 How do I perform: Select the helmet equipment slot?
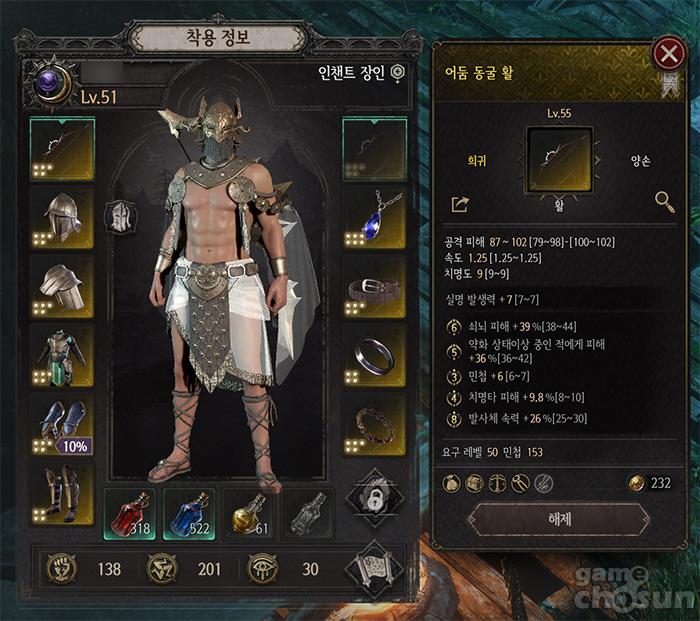[x=62, y=217]
